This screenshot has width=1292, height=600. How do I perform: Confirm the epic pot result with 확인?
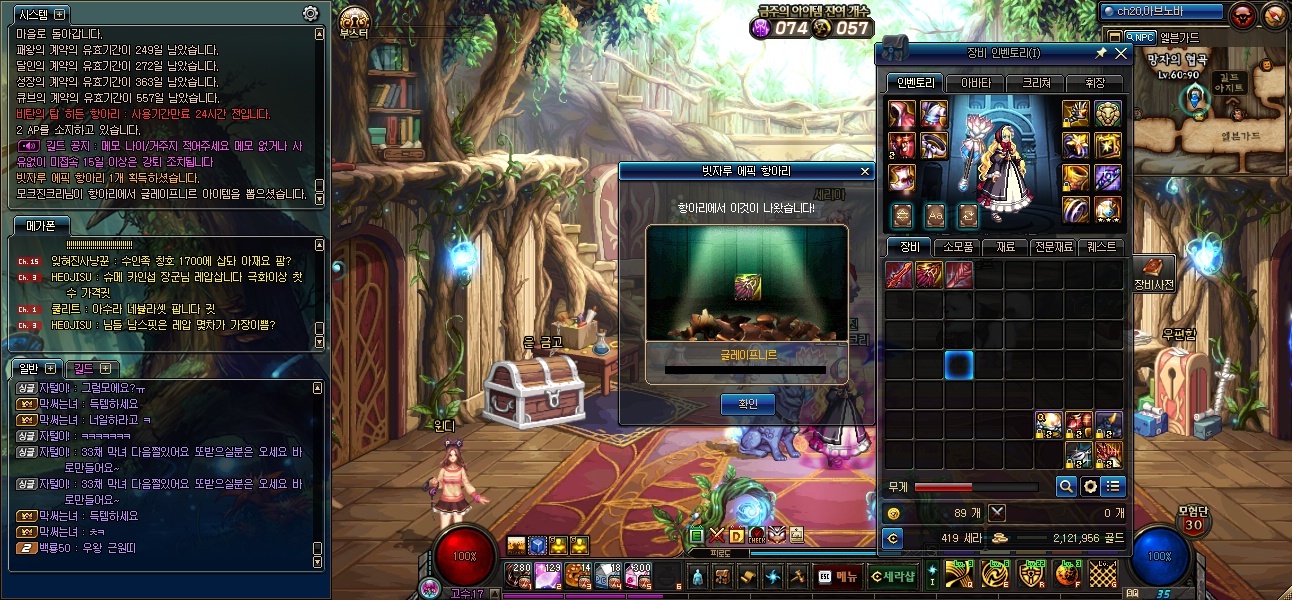tap(748, 404)
